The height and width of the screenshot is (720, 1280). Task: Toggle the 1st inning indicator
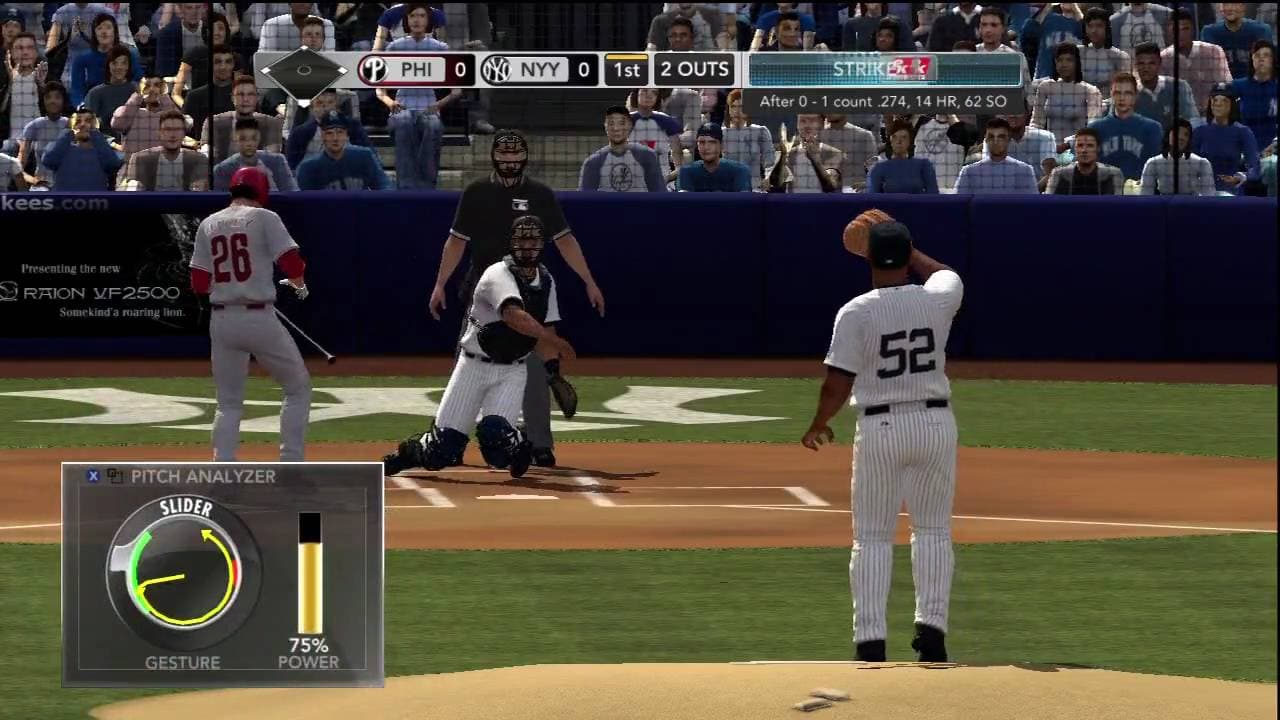[627, 70]
